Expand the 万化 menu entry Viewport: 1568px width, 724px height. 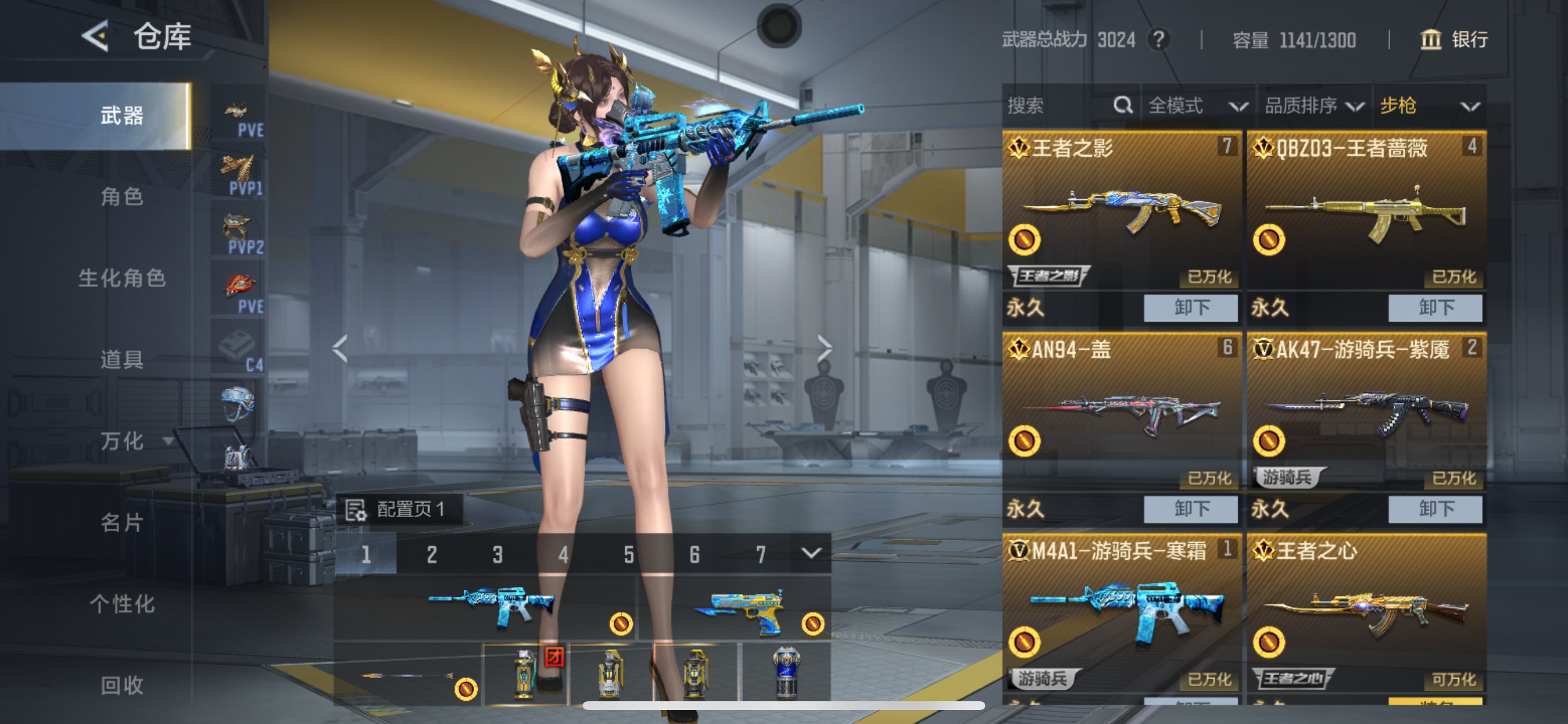pyautogui.click(x=131, y=441)
